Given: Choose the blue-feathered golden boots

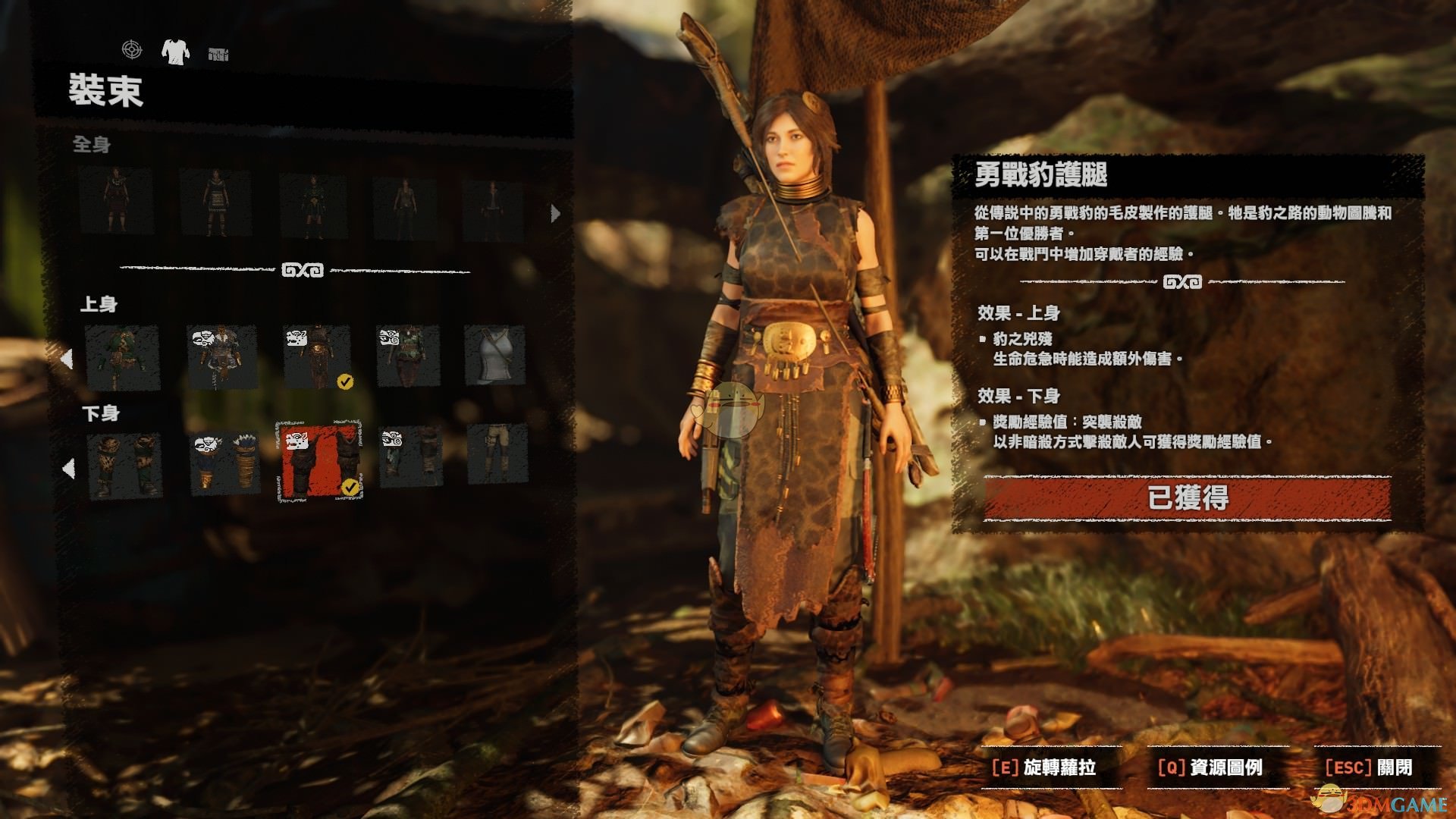Looking at the screenshot, I should (224, 463).
